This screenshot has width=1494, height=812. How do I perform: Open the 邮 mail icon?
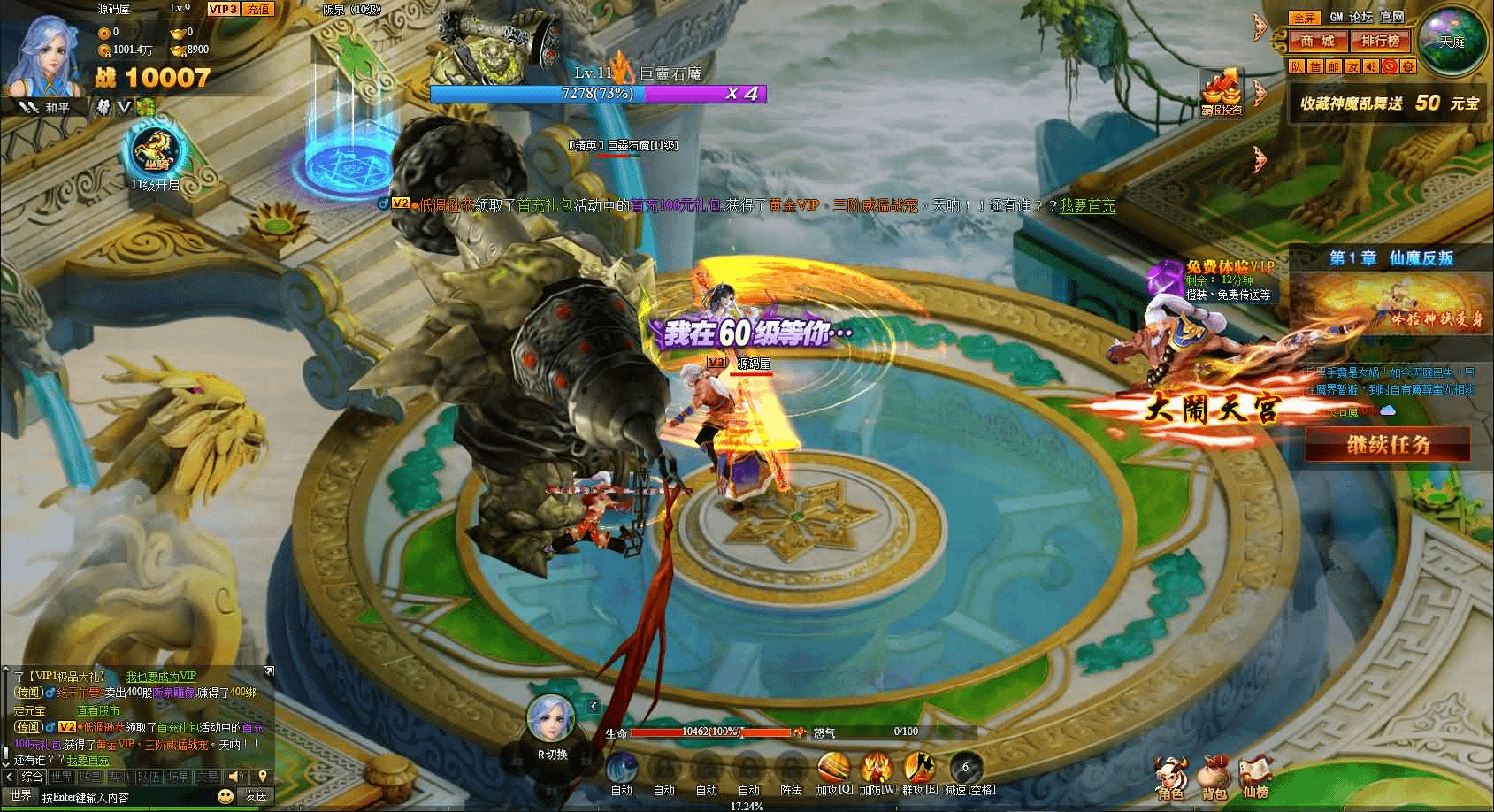coord(1334,66)
